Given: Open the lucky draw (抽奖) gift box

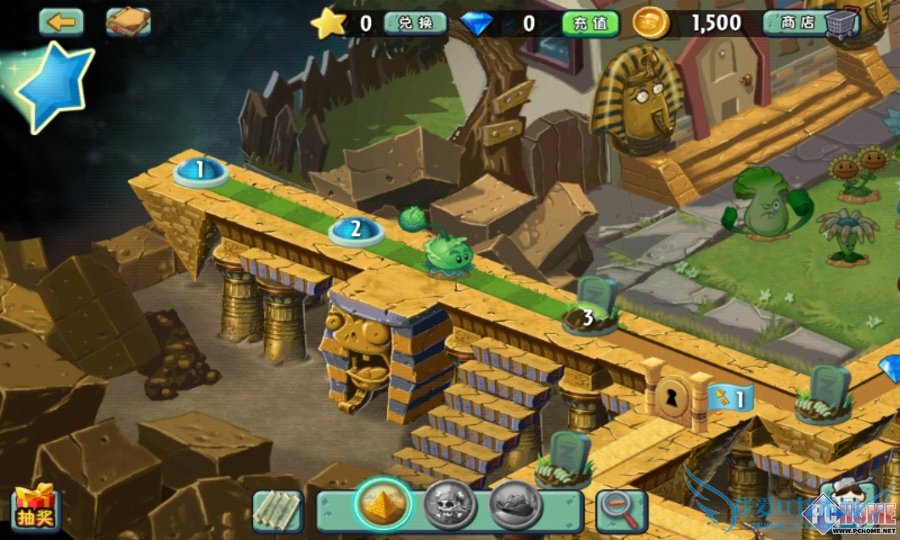Looking at the screenshot, I should (35, 510).
